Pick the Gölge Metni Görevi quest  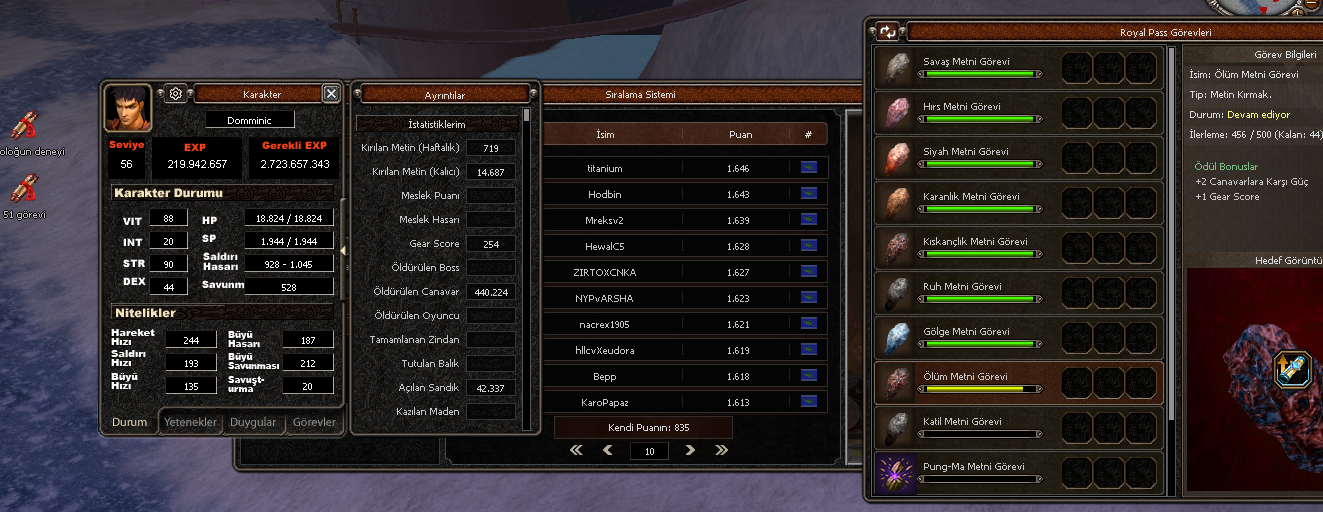[1019, 337]
